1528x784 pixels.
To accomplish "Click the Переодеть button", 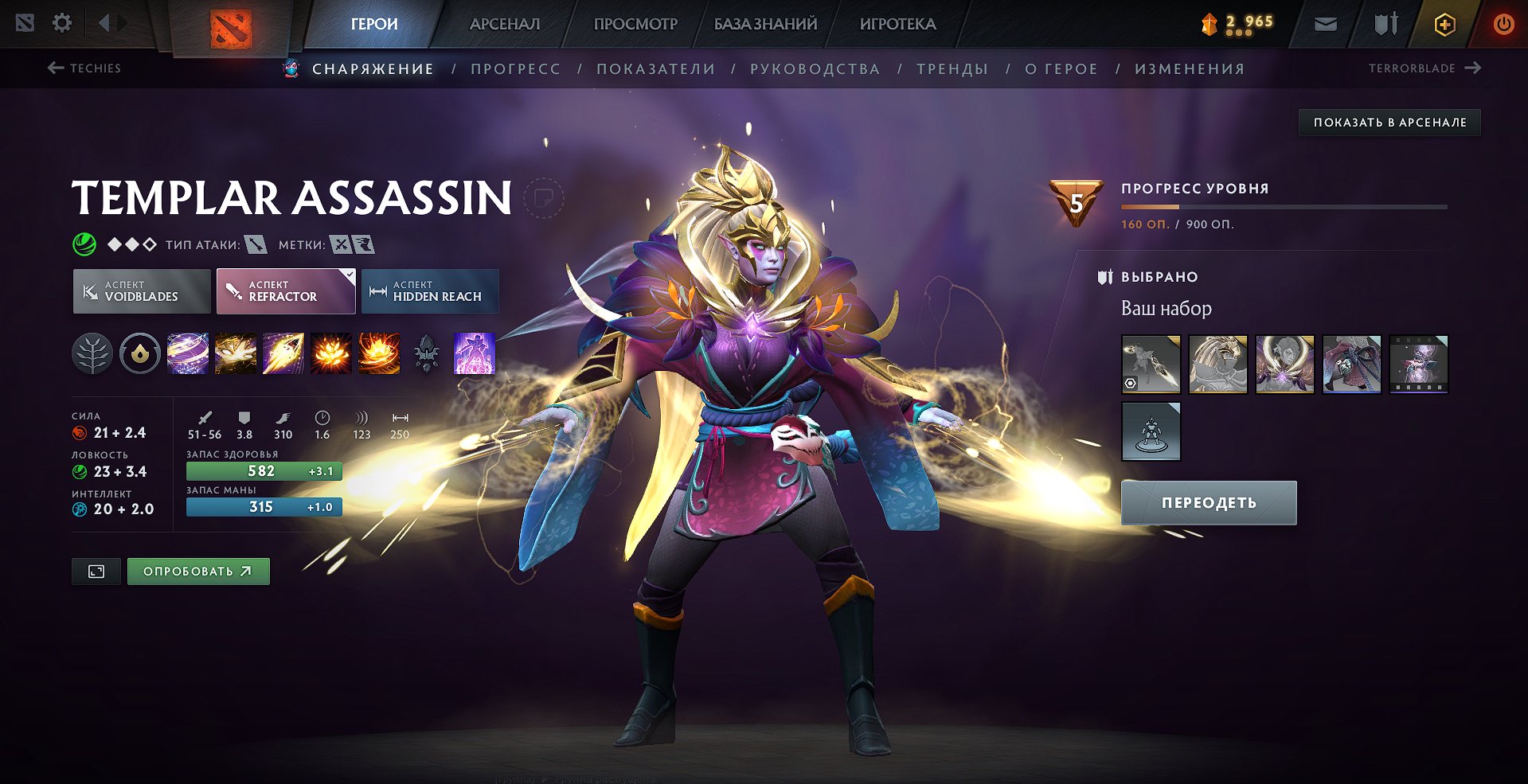I will point(1208,503).
